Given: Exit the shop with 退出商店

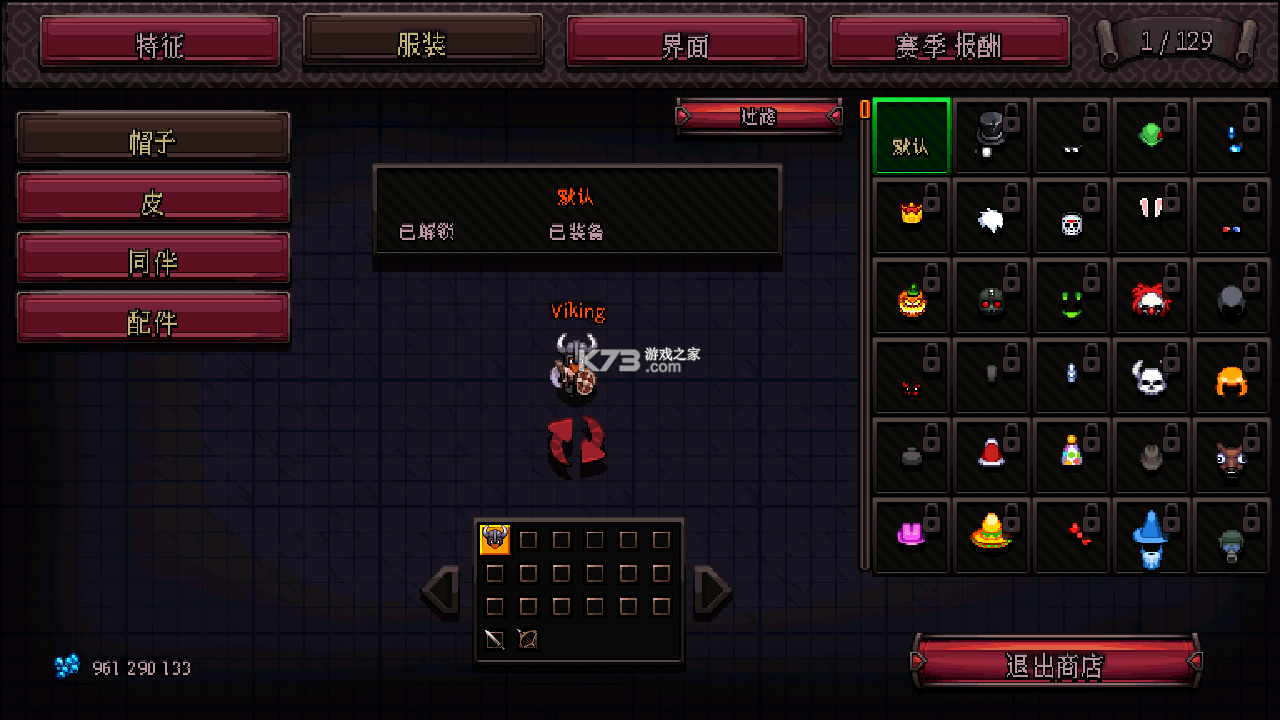Looking at the screenshot, I should point(1055,663).
